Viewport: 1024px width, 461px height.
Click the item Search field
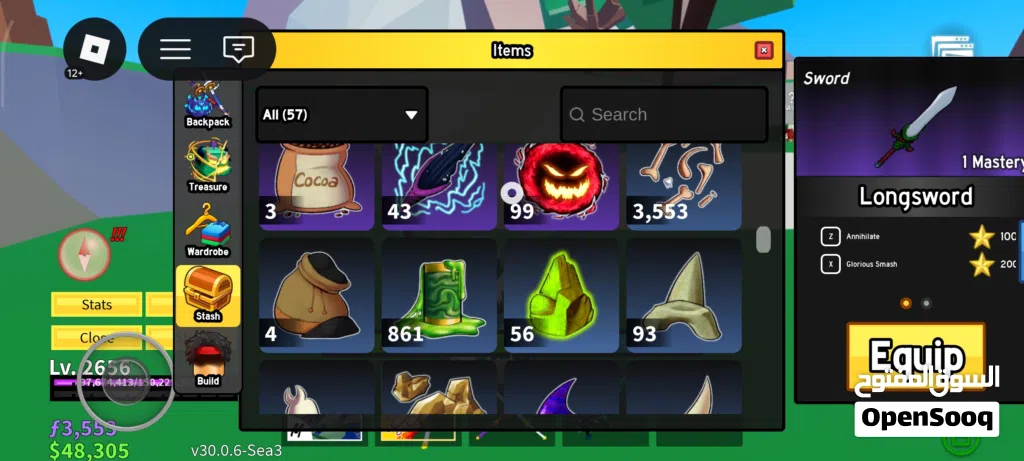(664, 115)
